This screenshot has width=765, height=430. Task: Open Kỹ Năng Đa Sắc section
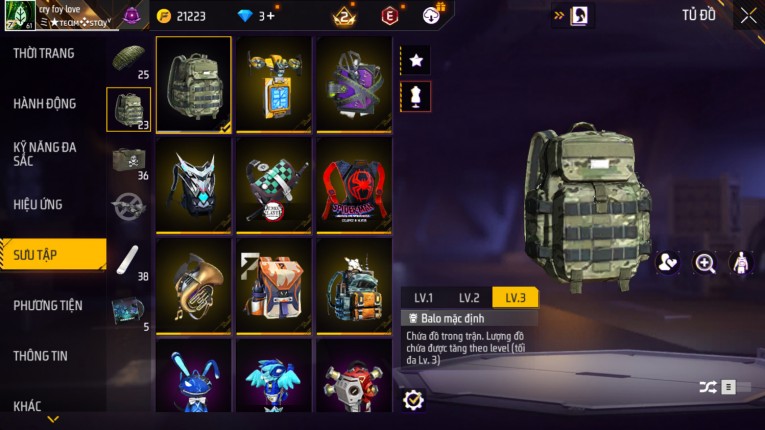point(45,153)
